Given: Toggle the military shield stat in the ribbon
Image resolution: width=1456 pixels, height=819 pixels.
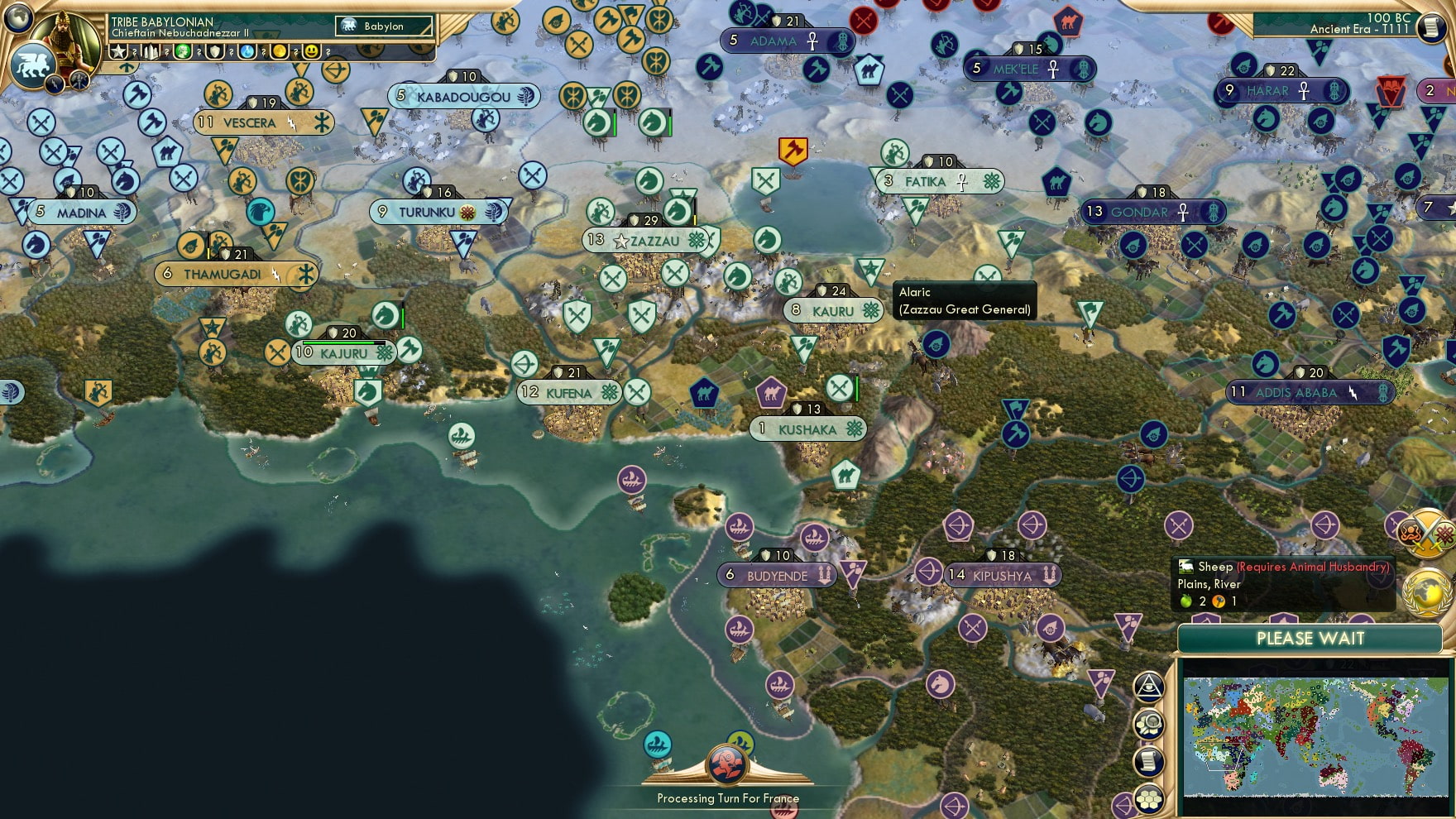Looking at the screenshot, I should (x=215, y=50).
